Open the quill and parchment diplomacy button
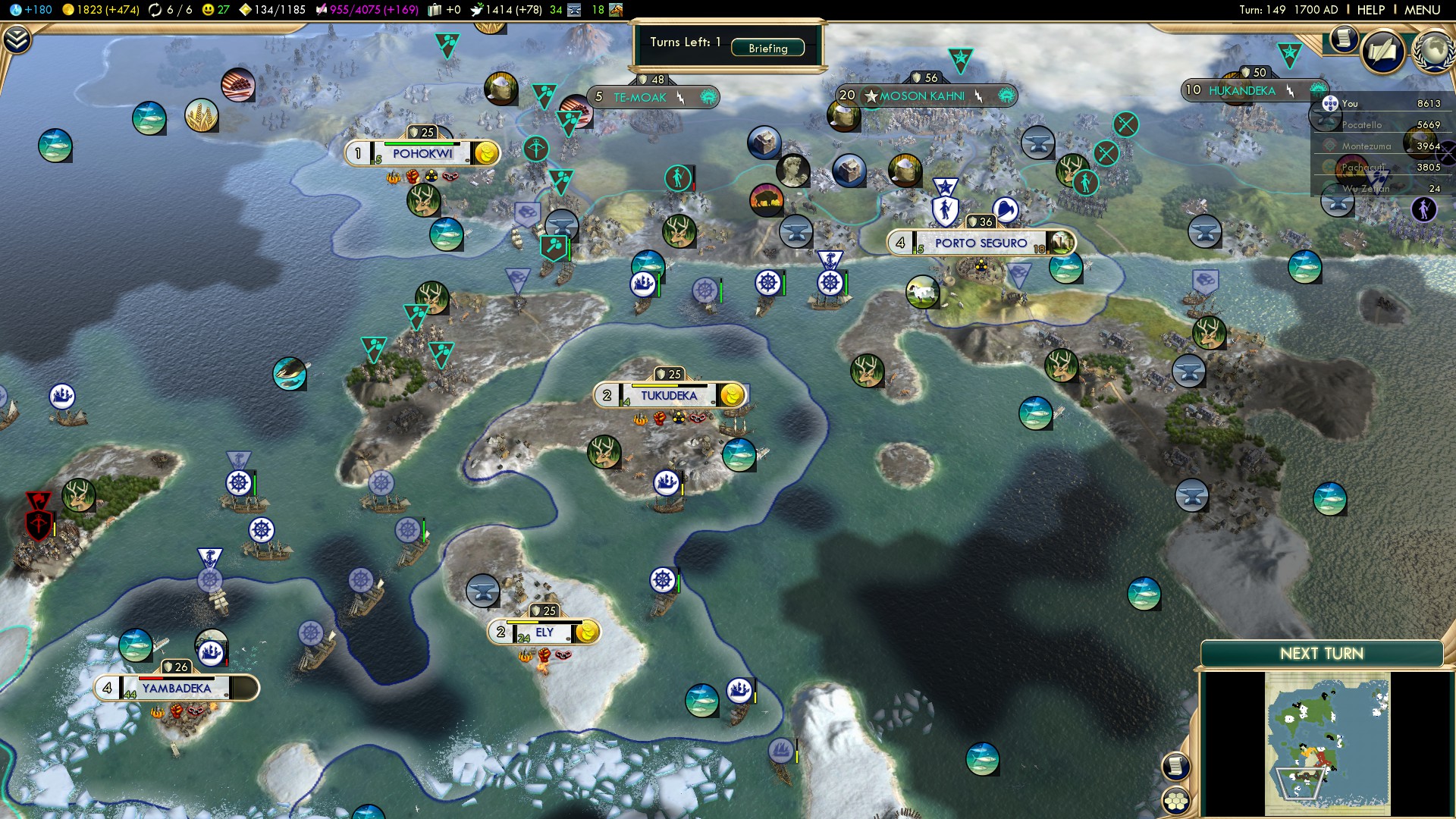The image size is (1456, 819). pyautogui.click(x=1382, y=52)
